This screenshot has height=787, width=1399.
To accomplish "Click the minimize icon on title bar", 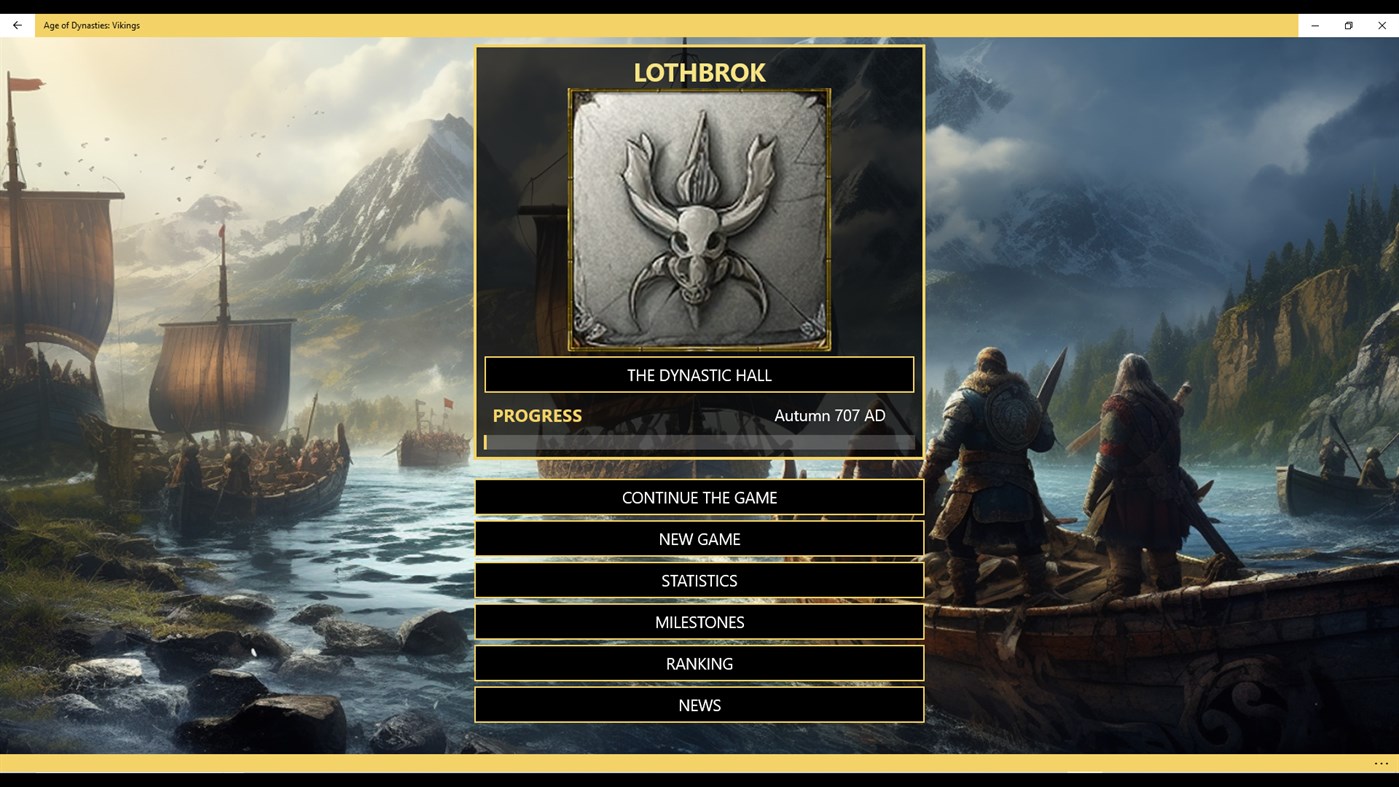I will pos(1313,24).
